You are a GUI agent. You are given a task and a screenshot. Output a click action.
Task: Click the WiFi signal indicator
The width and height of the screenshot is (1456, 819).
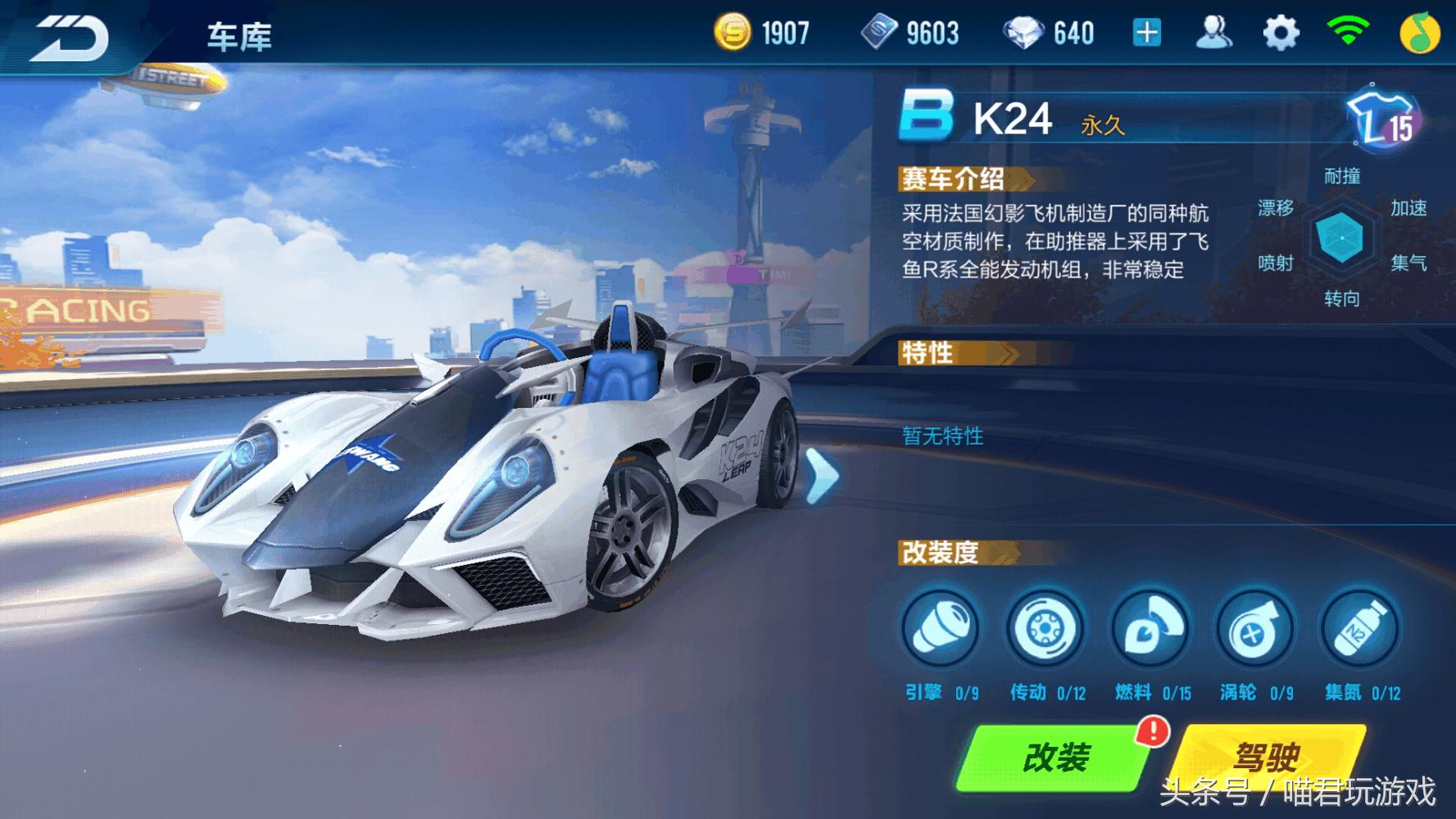click(x=1350, y=31)
